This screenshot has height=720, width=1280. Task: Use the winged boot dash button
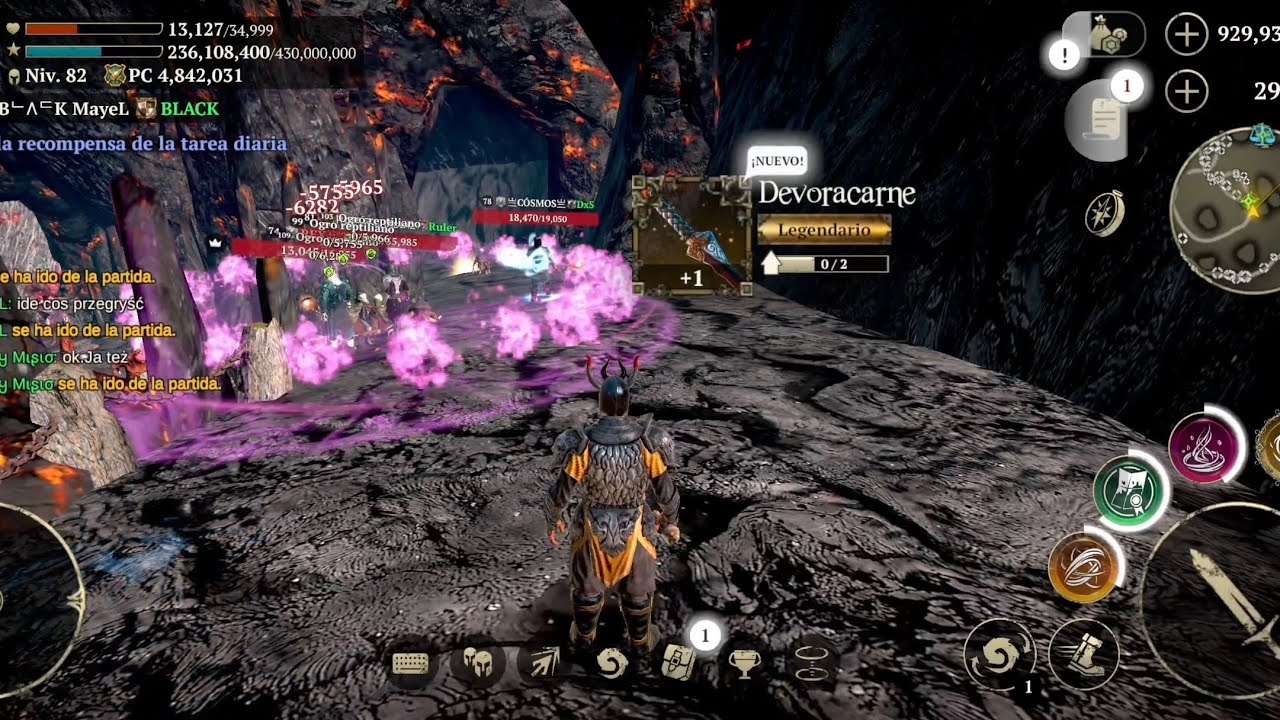coord(1083,655)
